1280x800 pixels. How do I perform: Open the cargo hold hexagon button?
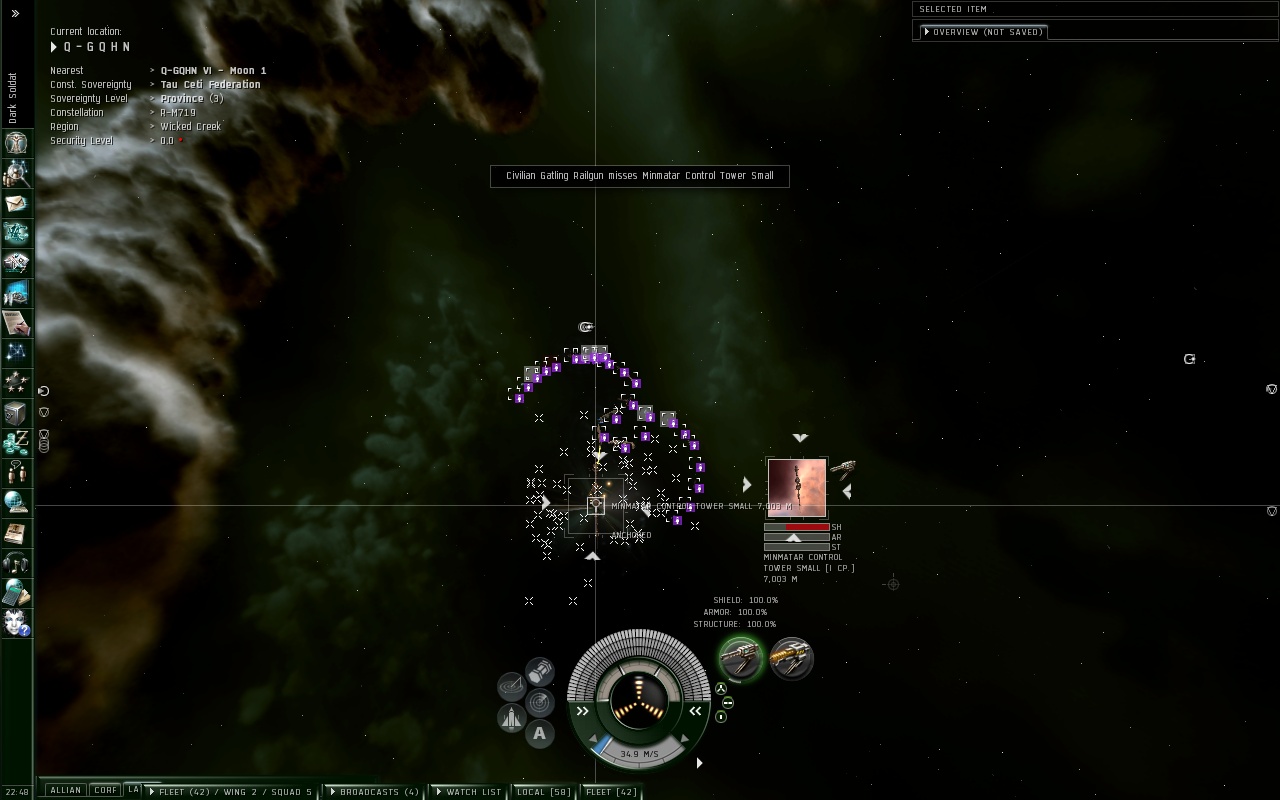click(540, 670)
